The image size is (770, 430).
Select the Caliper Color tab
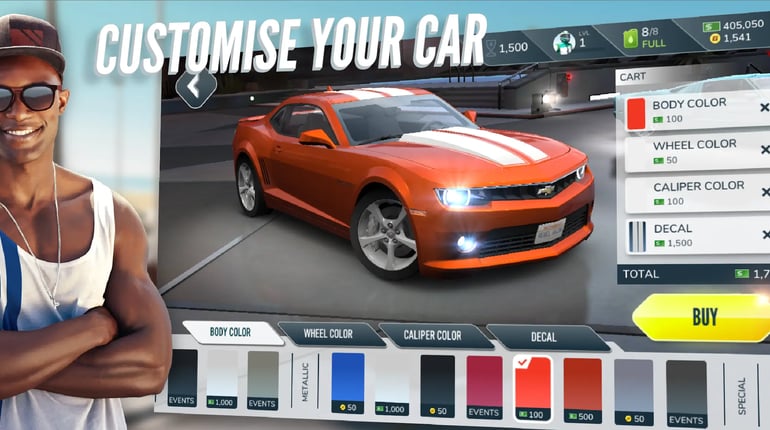pos(435,336)
